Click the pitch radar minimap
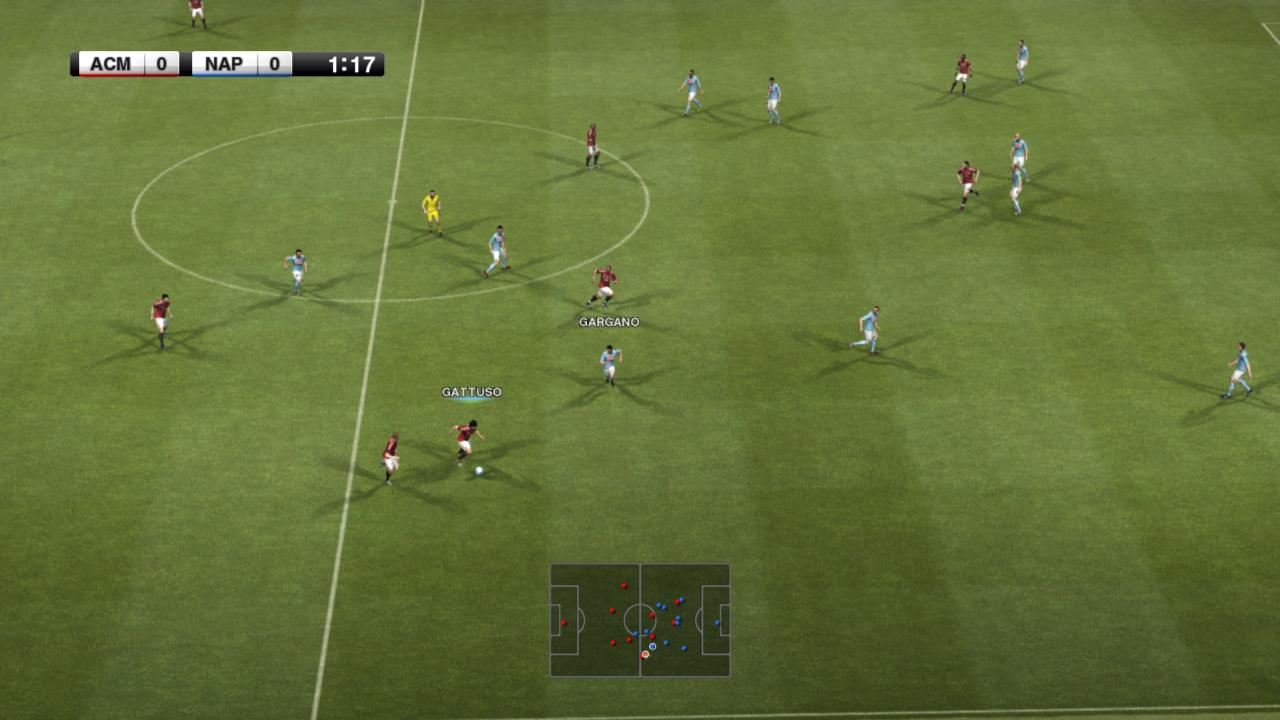The height and width of the screenshot is (720, 1280). click(x=640, y=620)
